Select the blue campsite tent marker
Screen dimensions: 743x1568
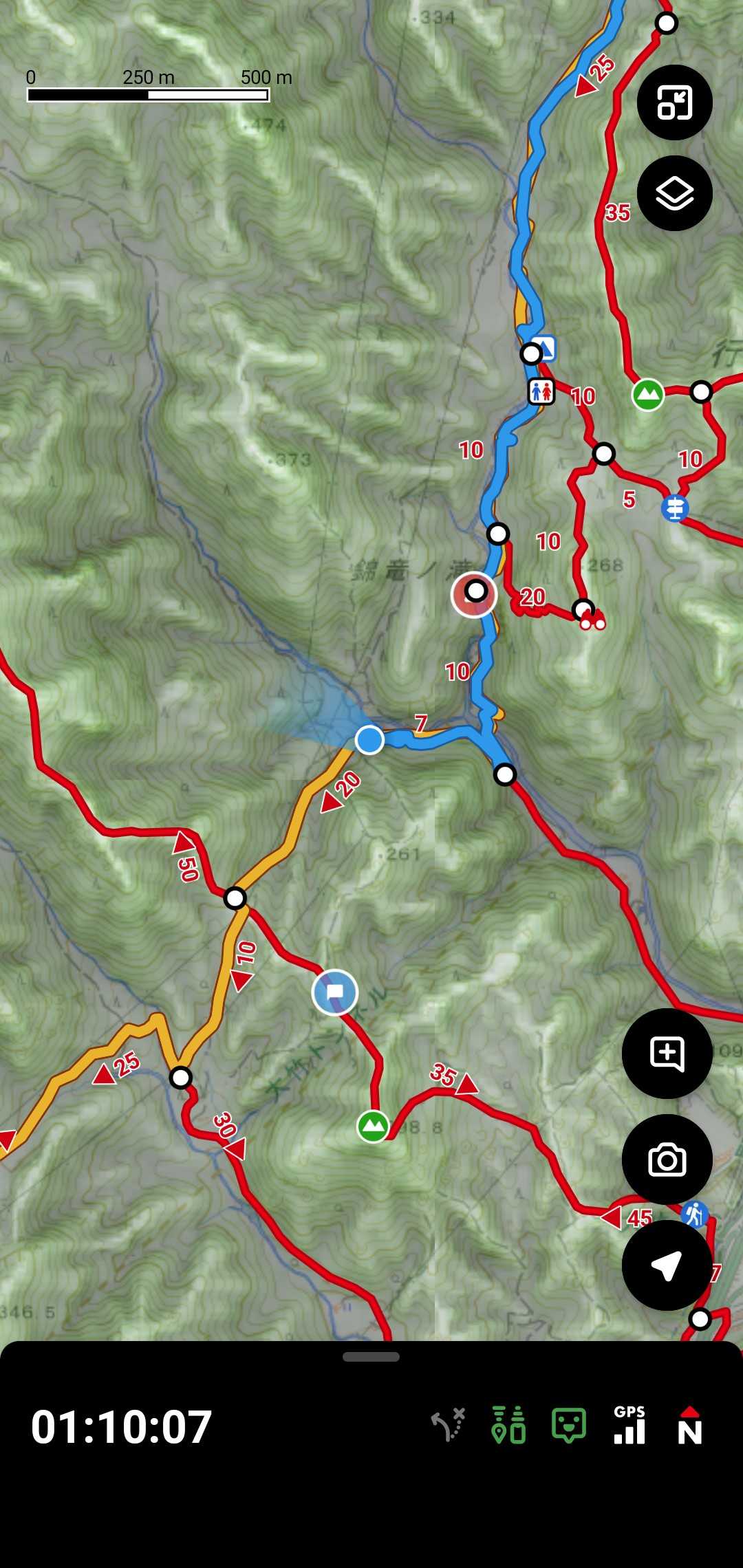[545, 347]
